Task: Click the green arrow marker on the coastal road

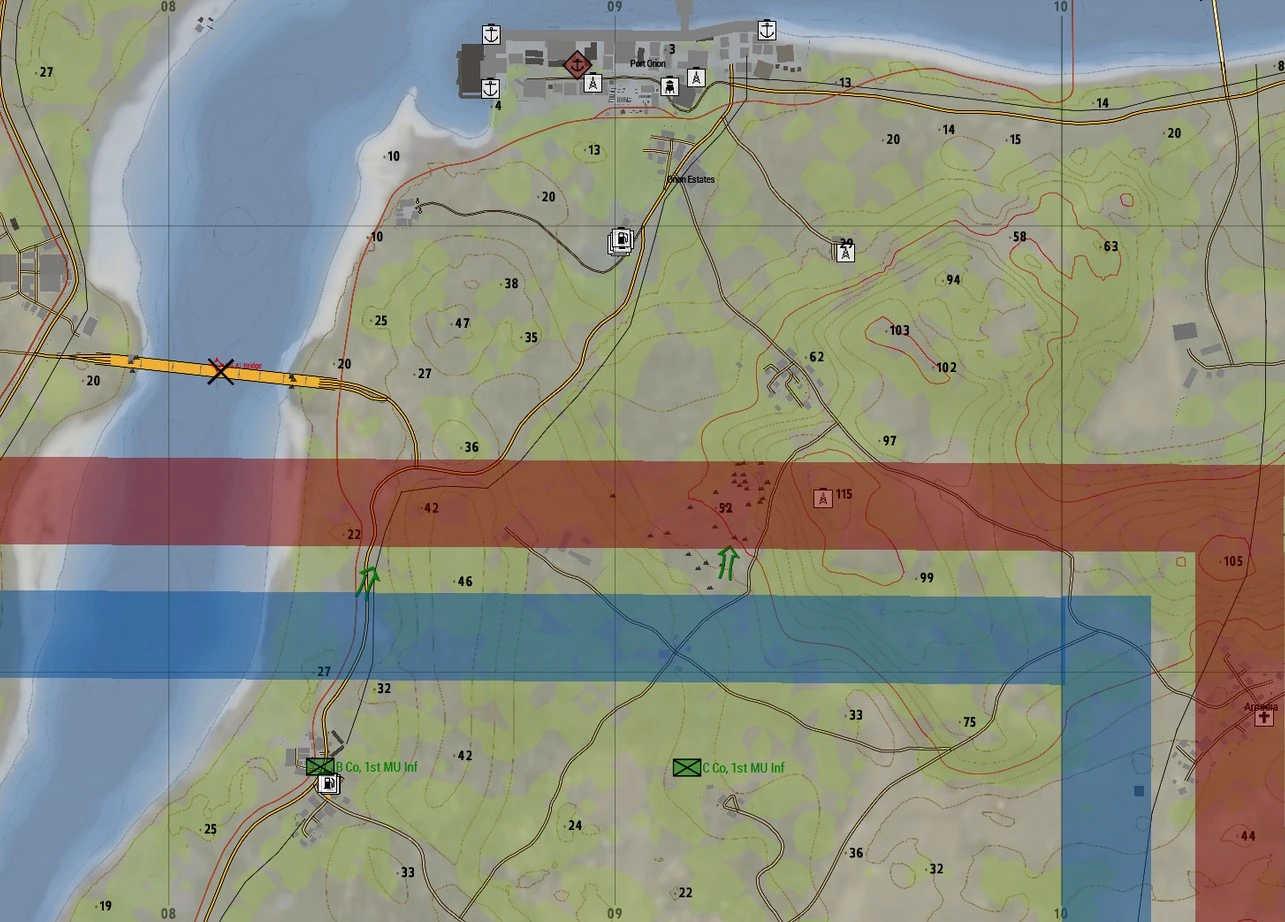Action: click(x=368, y=579)
